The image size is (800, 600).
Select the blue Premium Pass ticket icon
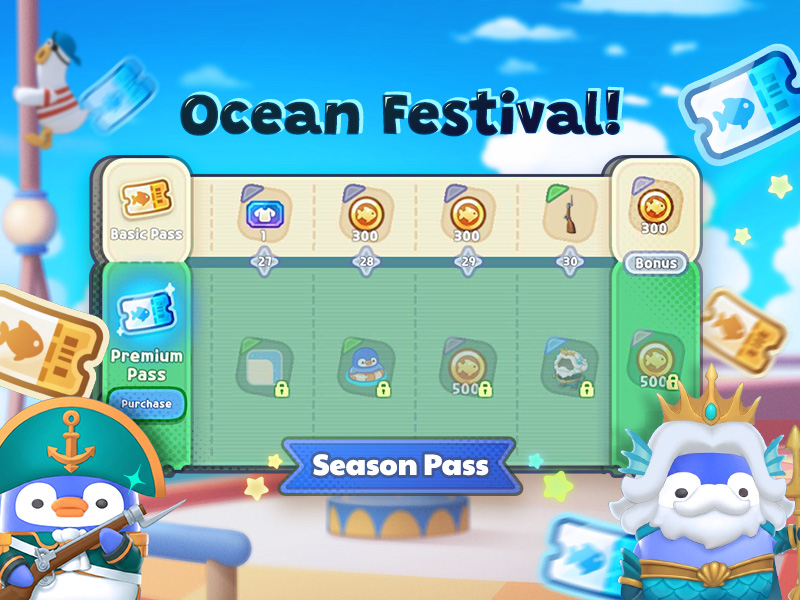coord(147,309)
